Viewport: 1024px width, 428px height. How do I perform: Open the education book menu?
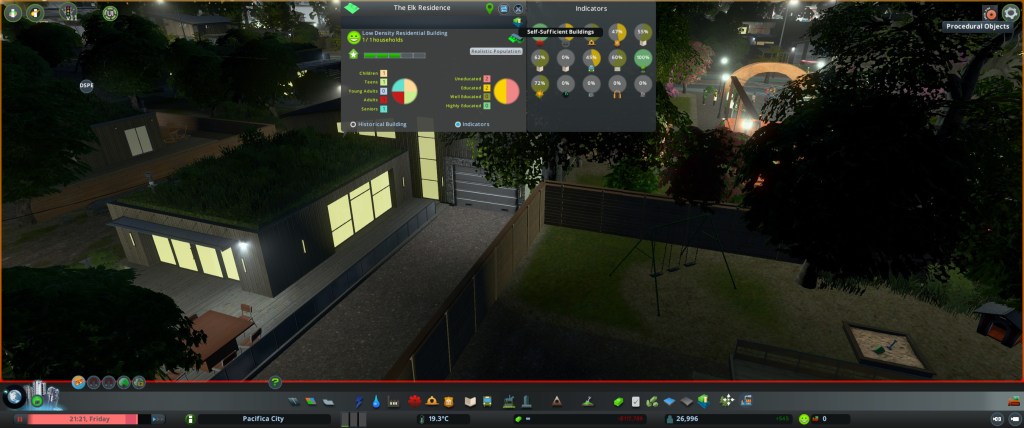coord(470,401)
